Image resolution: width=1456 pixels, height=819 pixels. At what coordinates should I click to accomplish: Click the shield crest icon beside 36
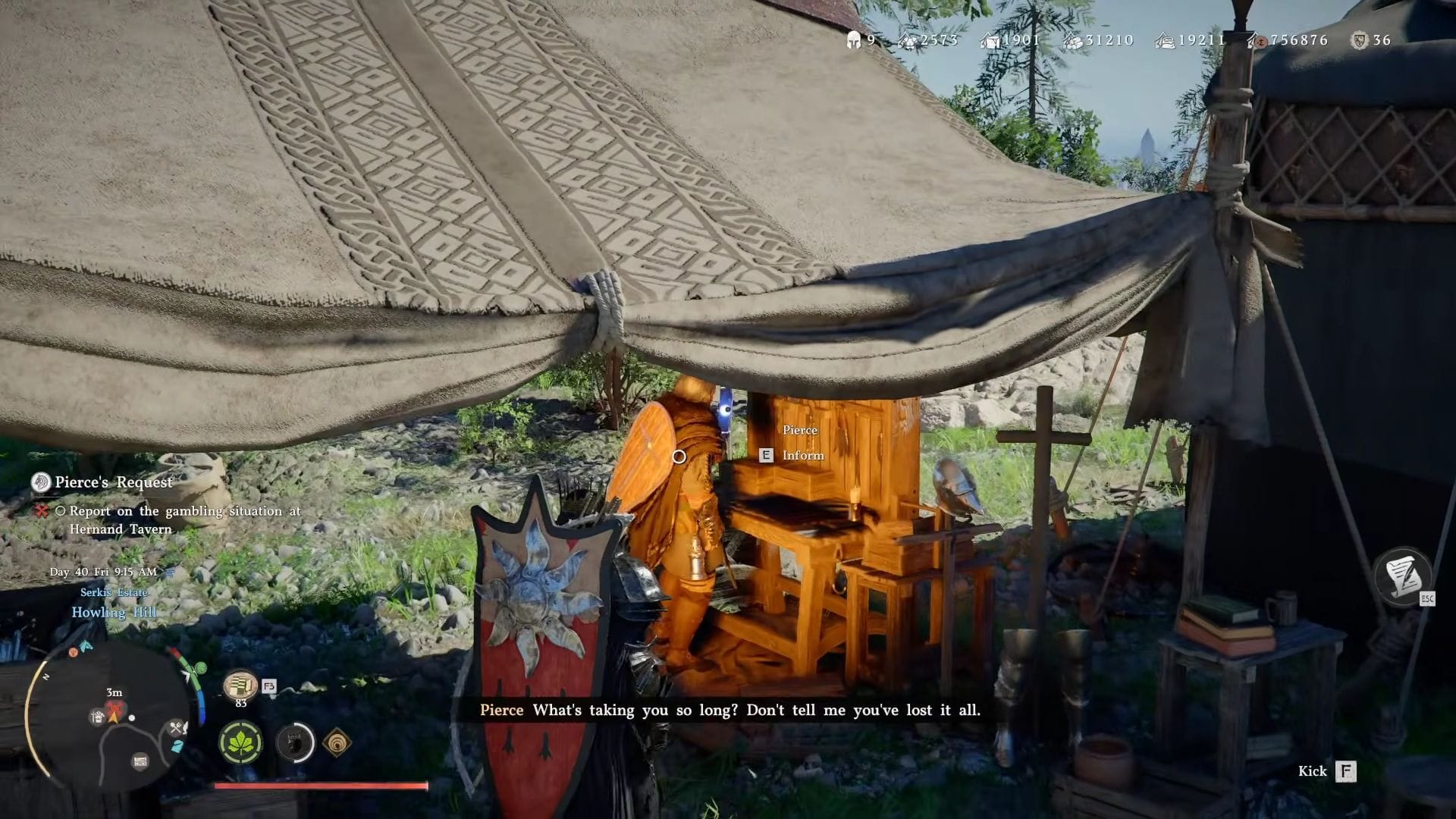pos(1359,40)
